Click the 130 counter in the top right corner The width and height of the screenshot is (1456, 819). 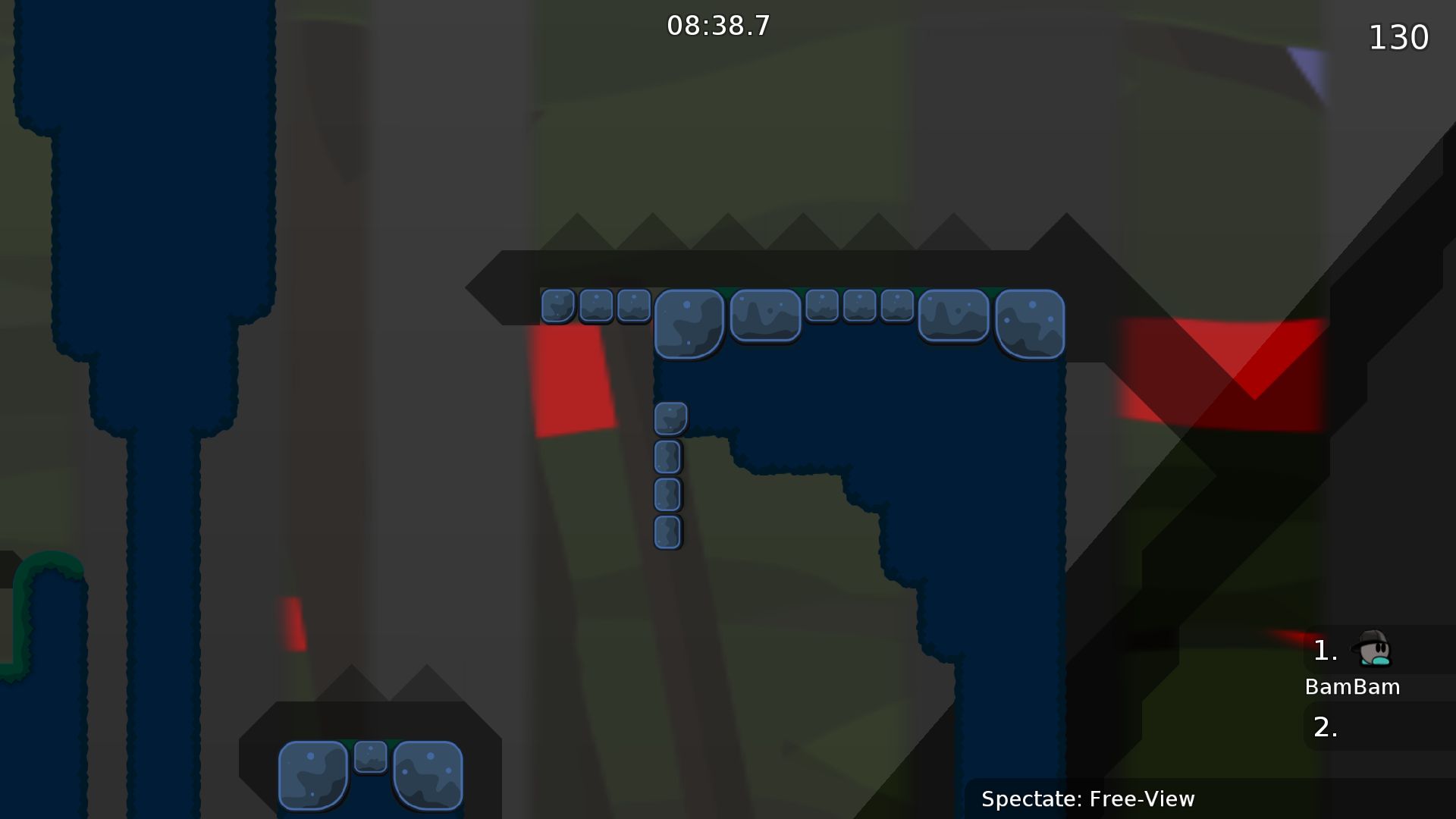point(1398,37)
